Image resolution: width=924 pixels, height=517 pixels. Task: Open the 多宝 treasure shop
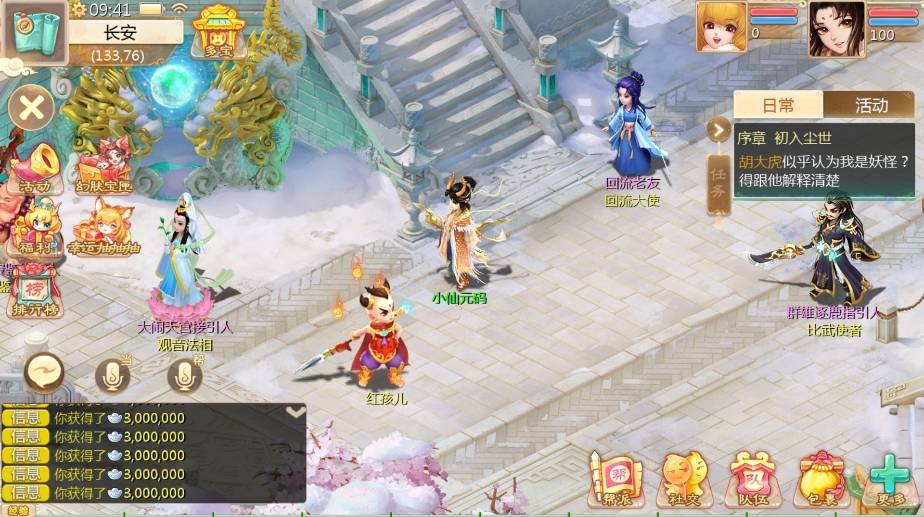point(220,31)
